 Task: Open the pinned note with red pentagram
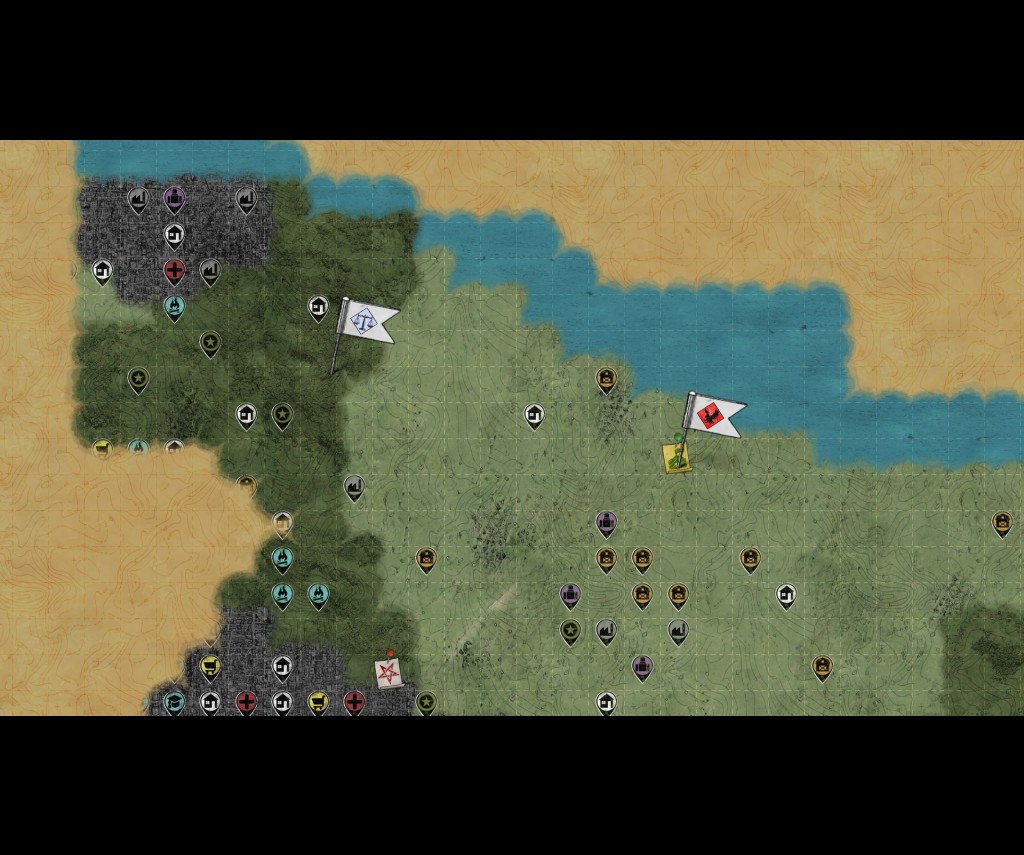[388, 672]
